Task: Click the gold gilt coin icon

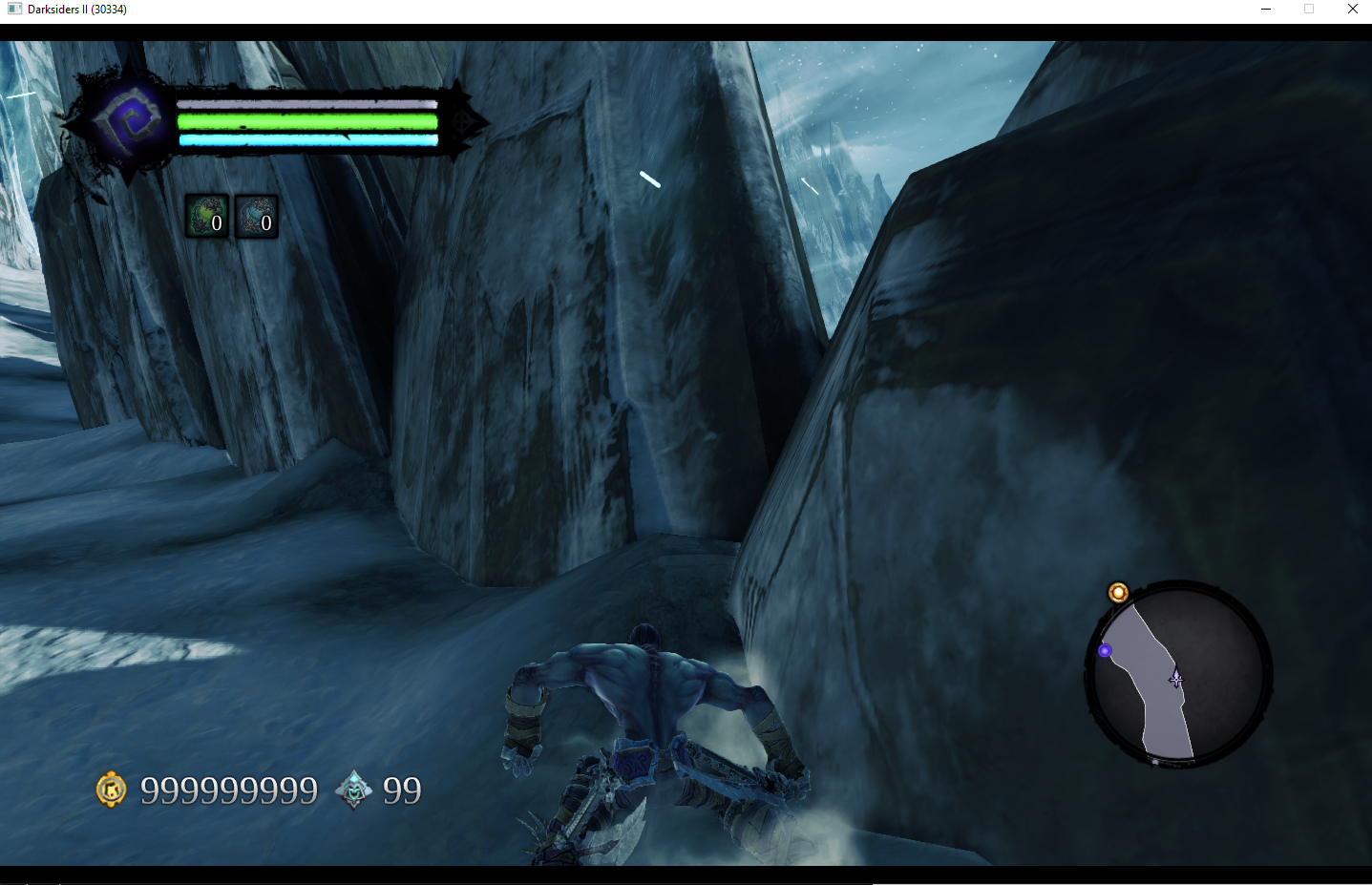Action: coord(112,790)
